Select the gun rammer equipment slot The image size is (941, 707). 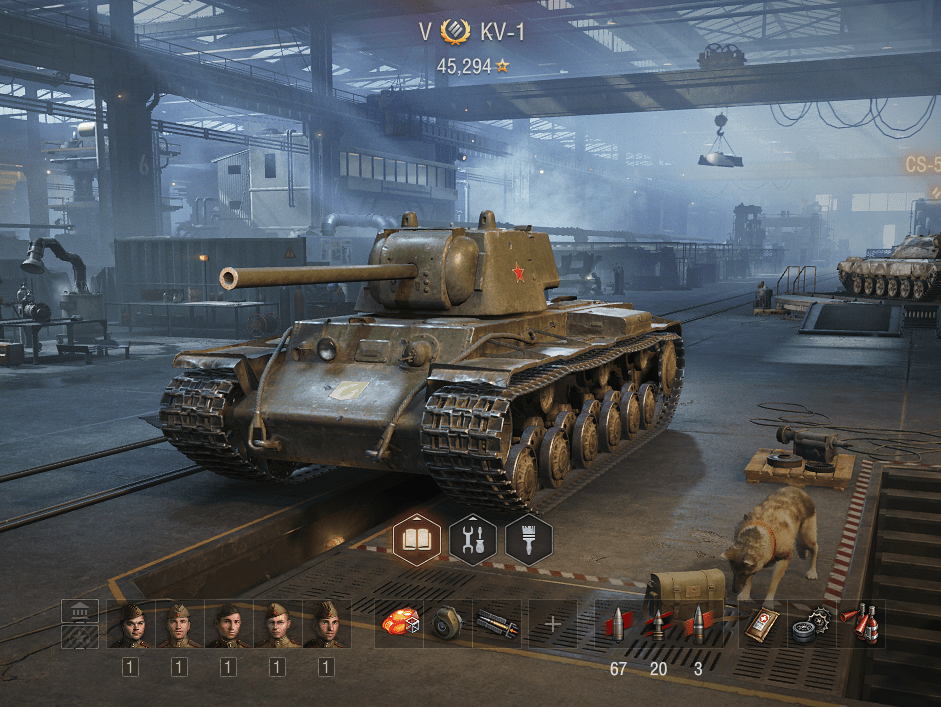pos(497,624)
